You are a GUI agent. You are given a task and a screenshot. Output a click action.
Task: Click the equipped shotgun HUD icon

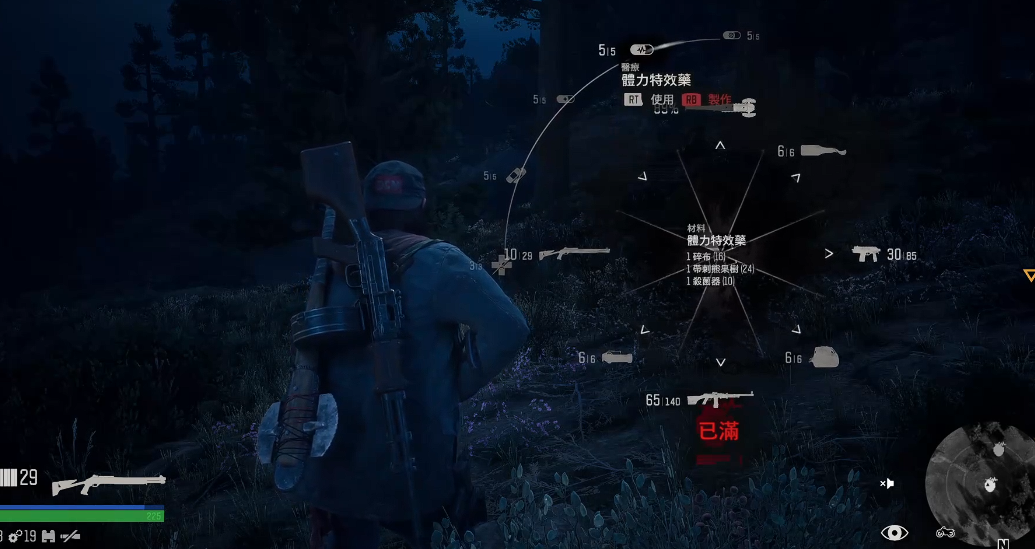click(108, 484)
